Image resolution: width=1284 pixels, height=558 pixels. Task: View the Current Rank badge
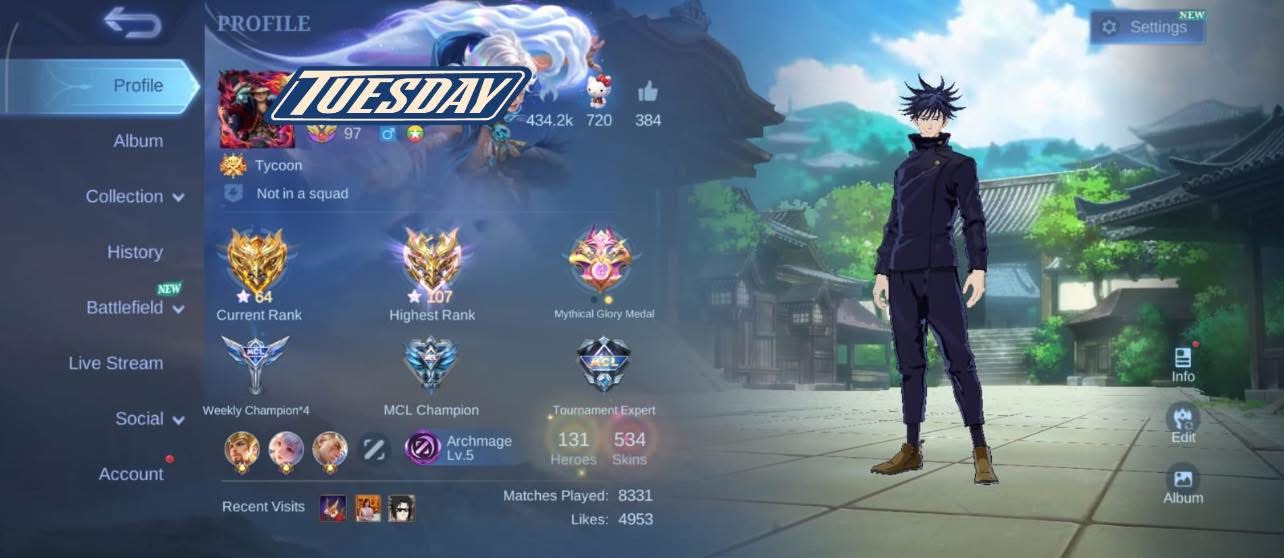tap(258, 262)
